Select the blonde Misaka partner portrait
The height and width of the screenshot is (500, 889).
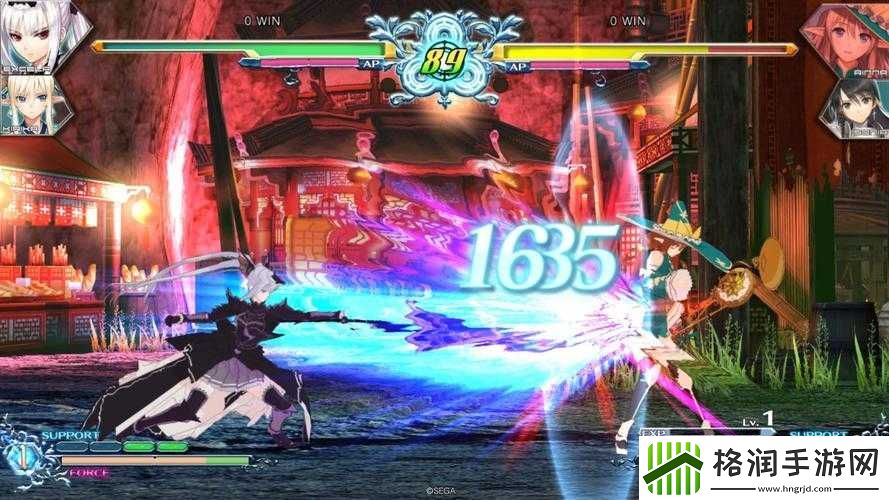click(28, 105)
